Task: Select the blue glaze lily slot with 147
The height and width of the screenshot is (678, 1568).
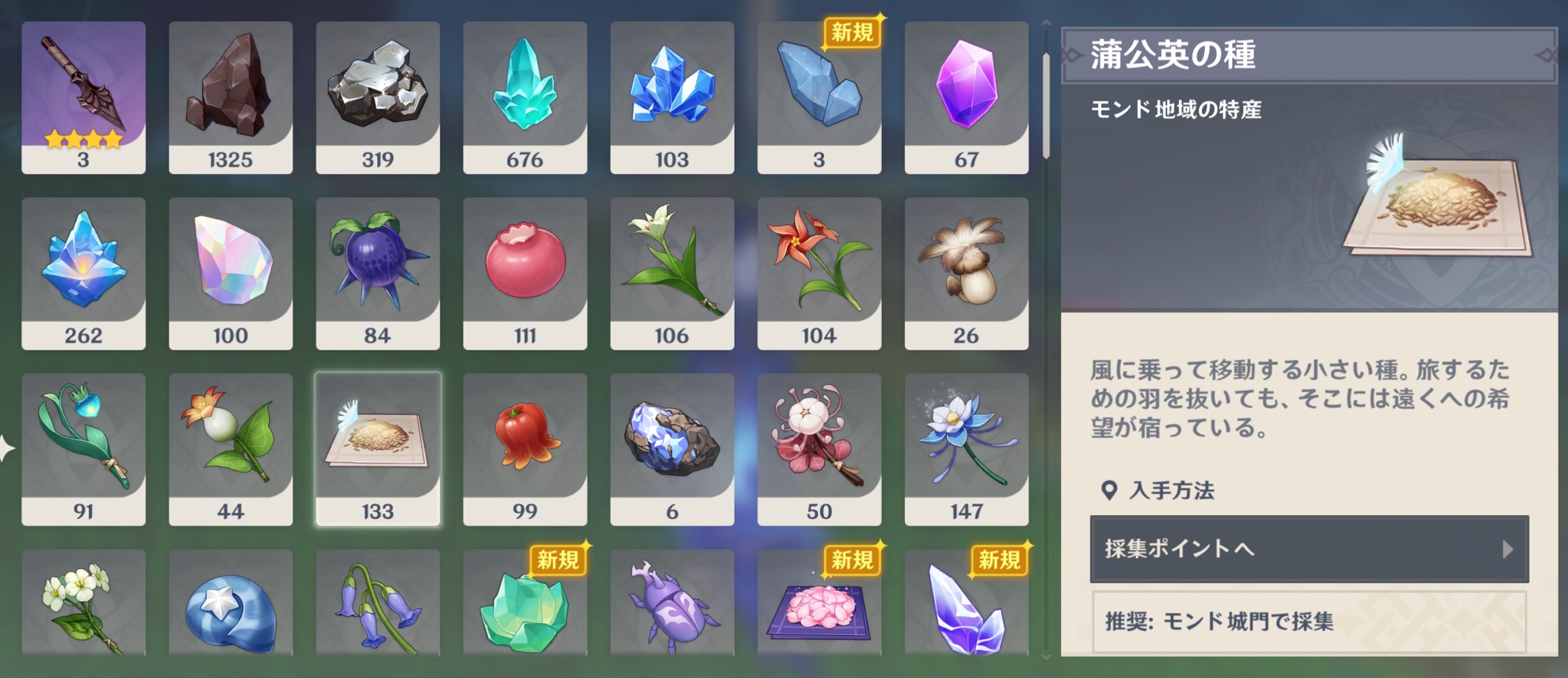Action: (966, 448)
